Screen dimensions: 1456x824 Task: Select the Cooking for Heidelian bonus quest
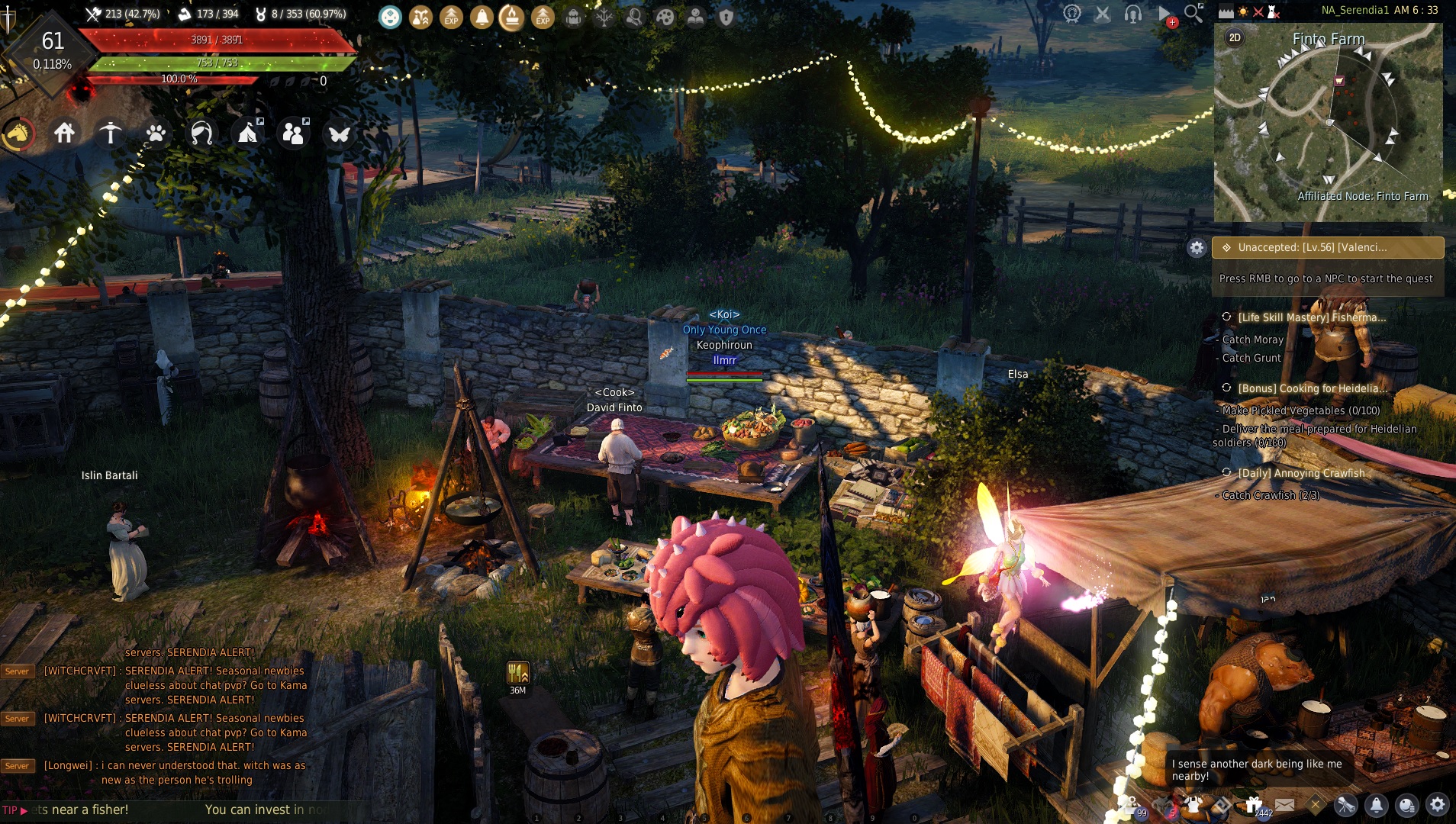pyautogui.click(x=1311, y=388)
